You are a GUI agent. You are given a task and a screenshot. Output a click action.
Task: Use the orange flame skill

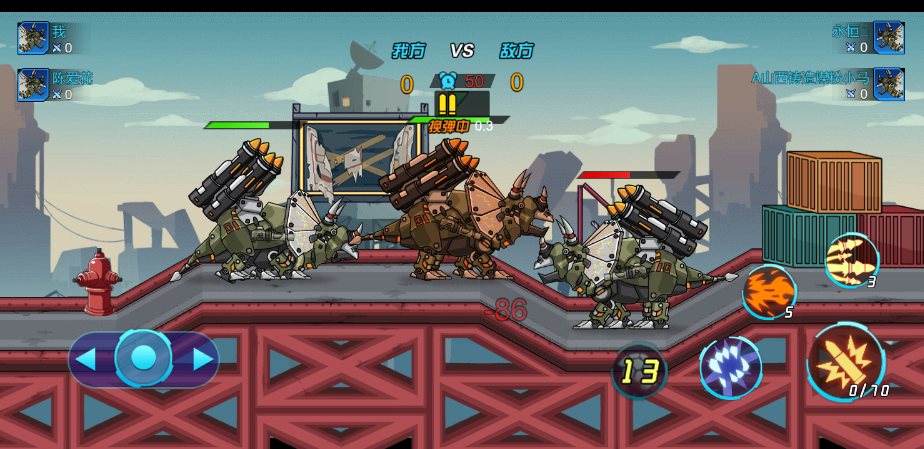[x=769, y=291]
